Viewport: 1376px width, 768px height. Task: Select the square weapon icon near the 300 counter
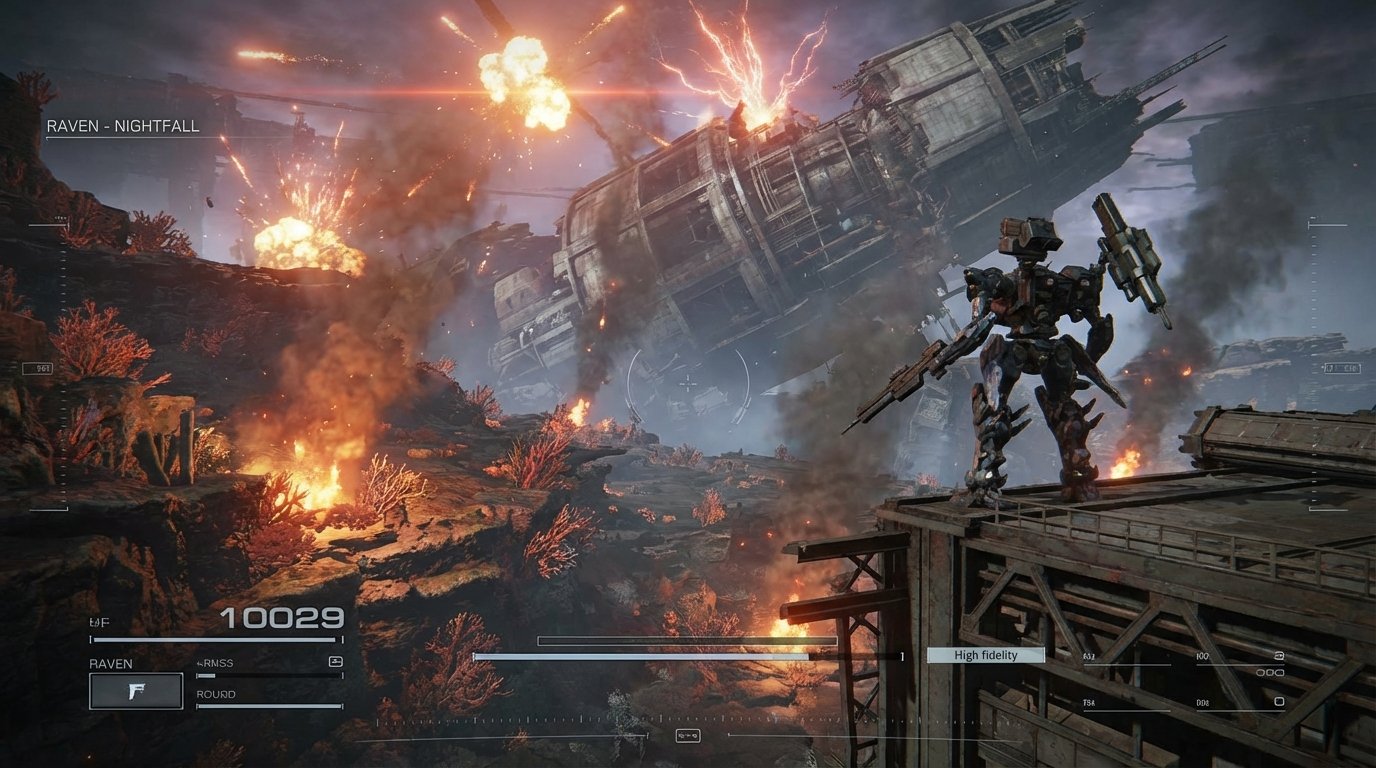coord(1278,702)
